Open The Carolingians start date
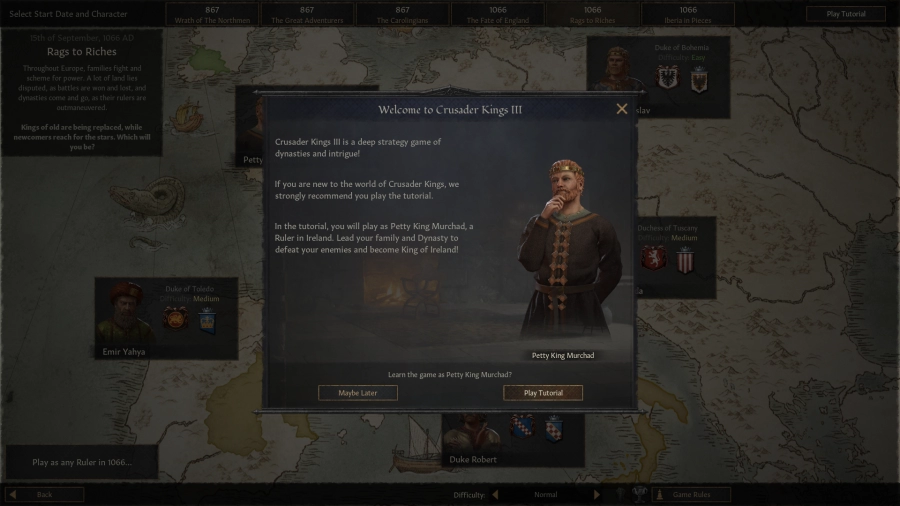 (x=393, y=14)
